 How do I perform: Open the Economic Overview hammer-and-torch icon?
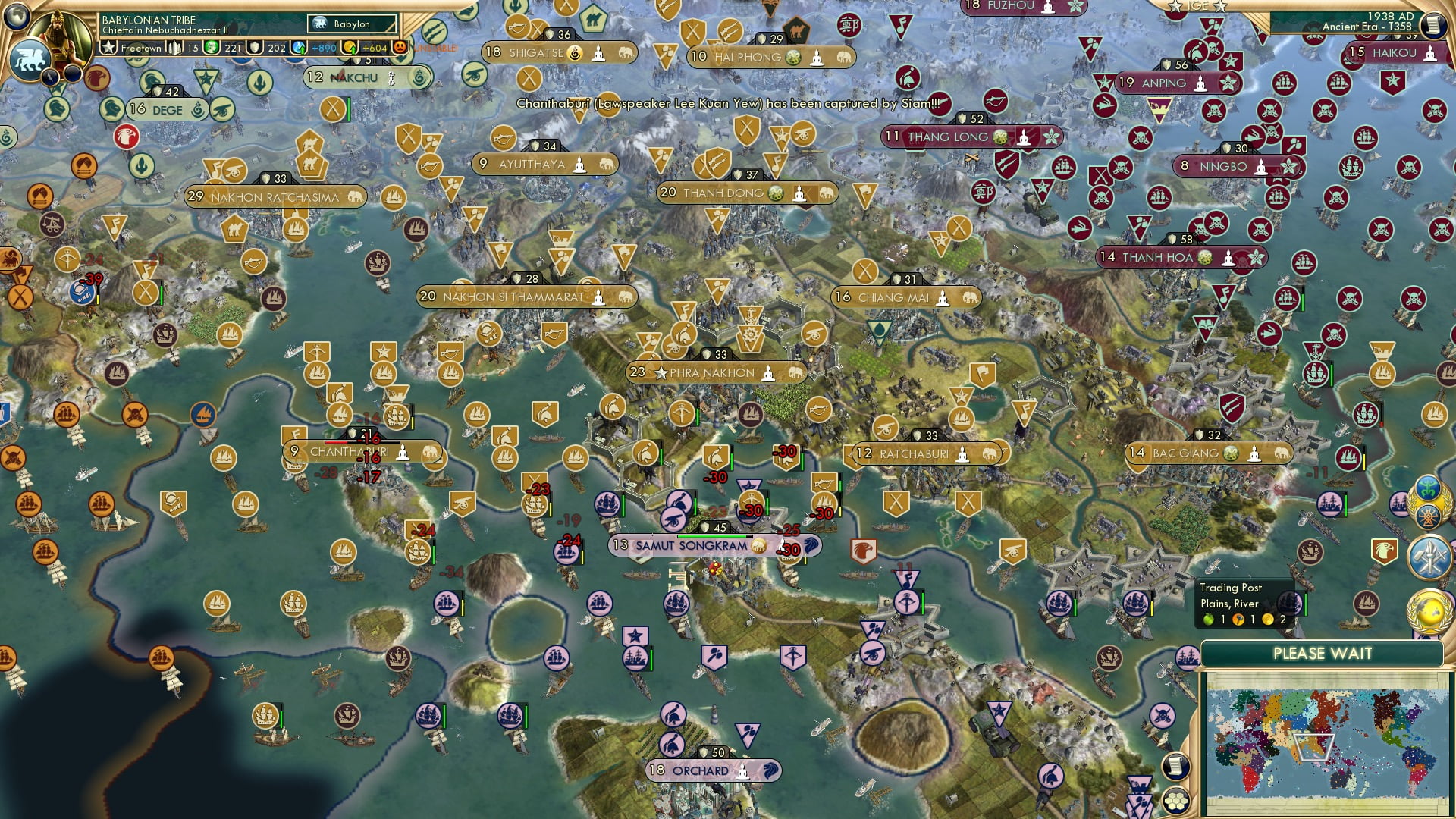tap(1429, 556)
